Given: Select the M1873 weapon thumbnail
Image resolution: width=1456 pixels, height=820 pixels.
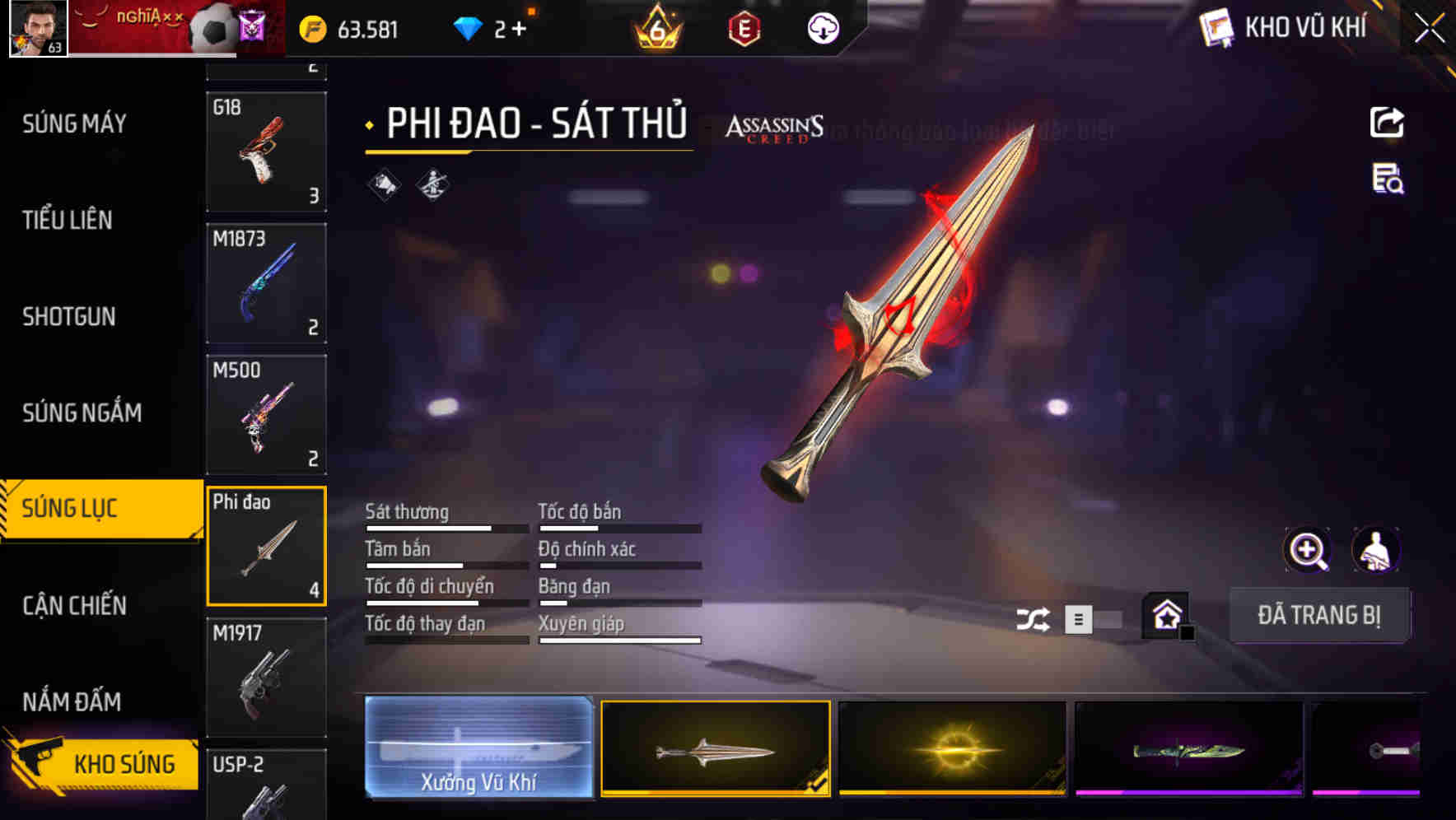Looking at the screenshot, I should 266,282.
